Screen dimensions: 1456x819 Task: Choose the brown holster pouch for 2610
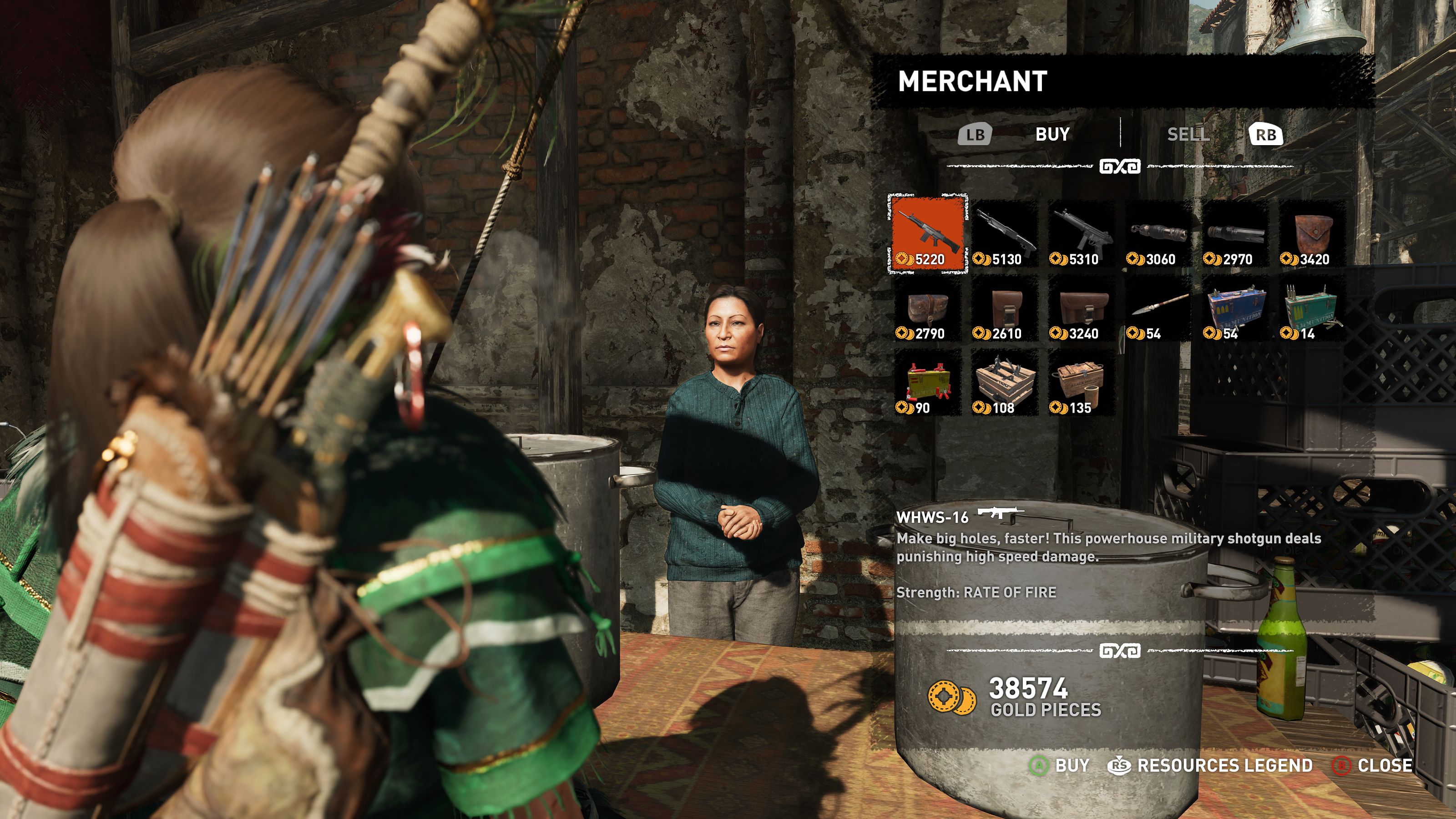coord(1004,308)
